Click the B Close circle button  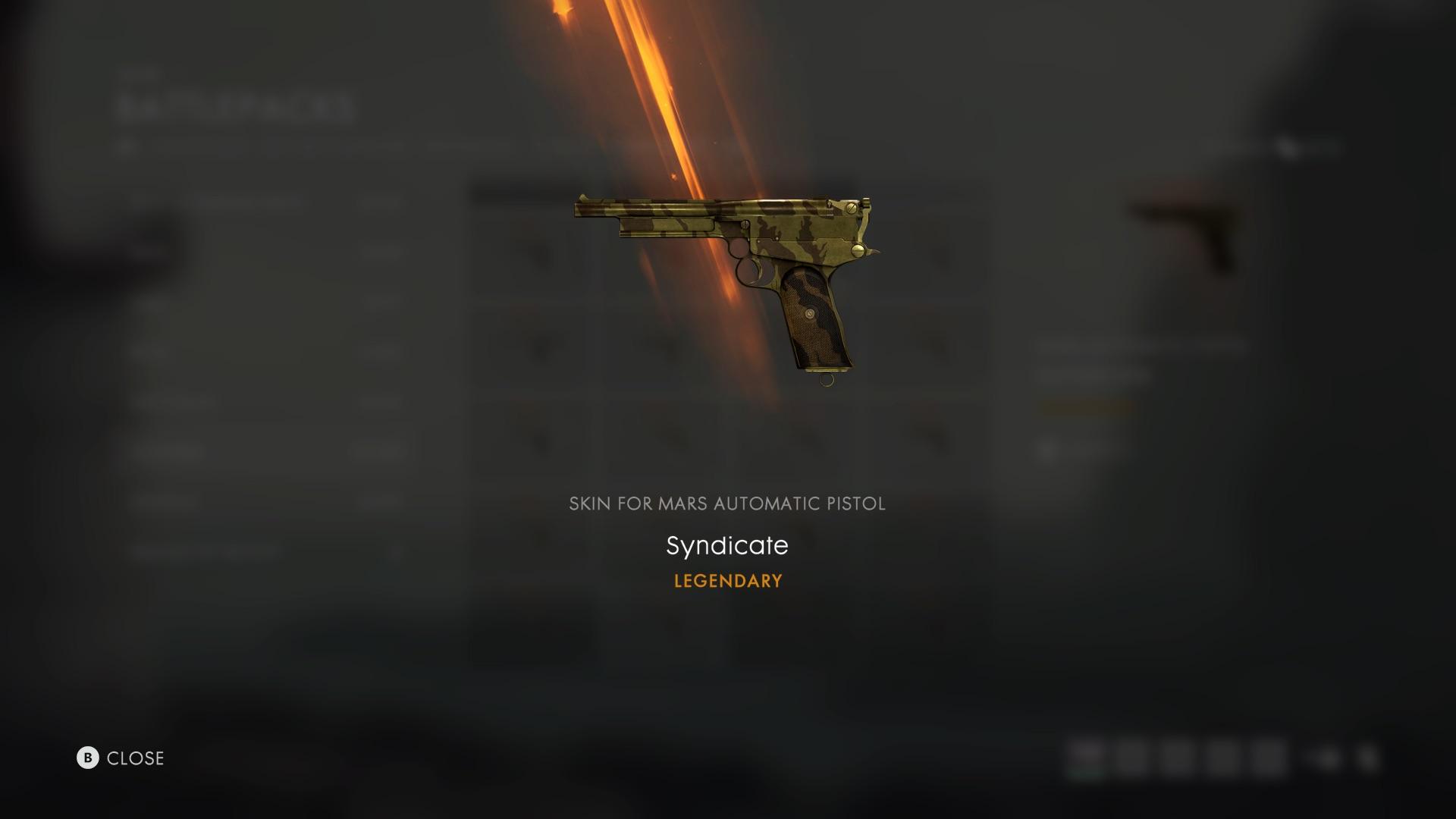tap(89, 758)
